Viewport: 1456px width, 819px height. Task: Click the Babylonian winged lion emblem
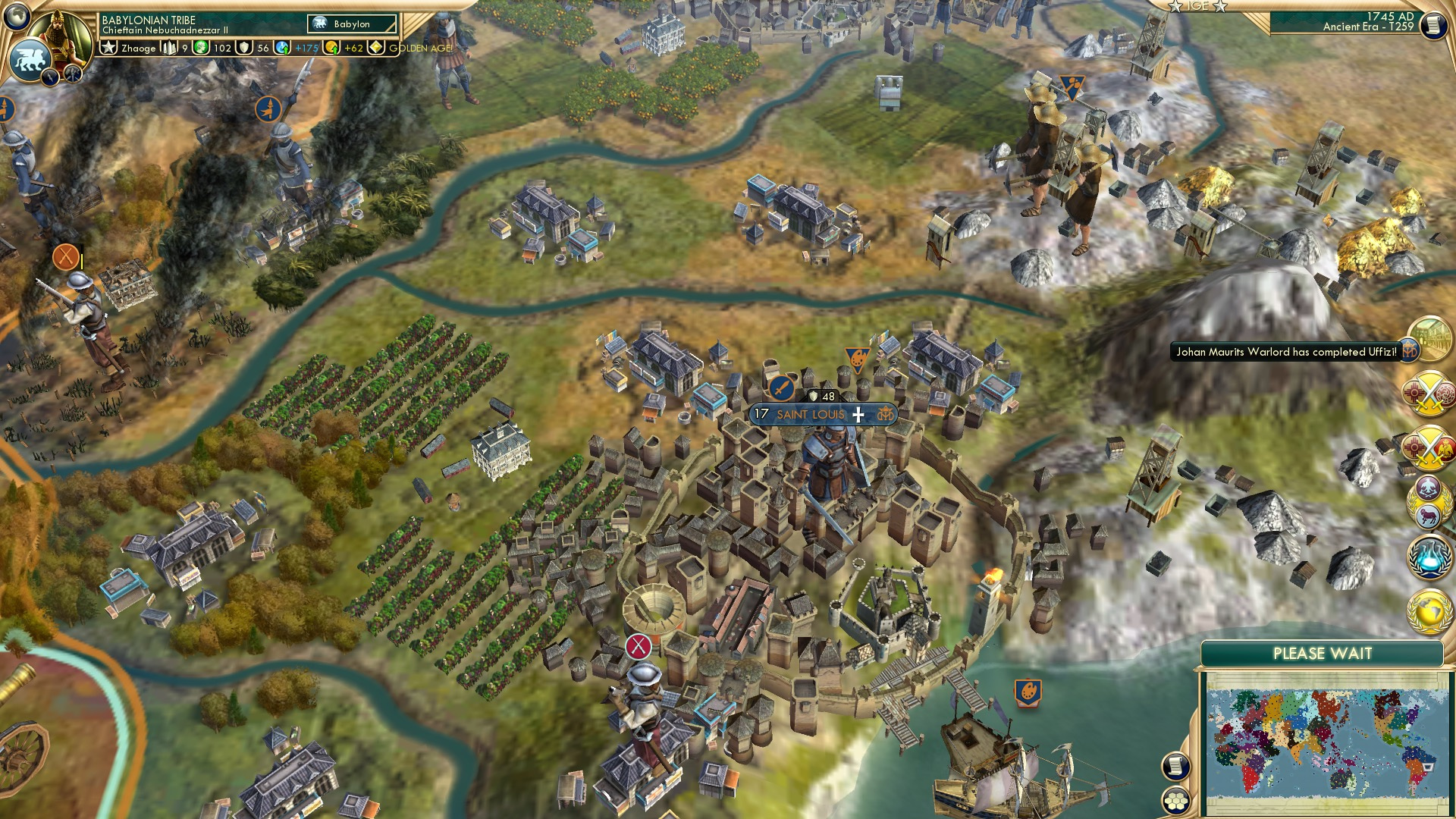[x=31, y=59]
